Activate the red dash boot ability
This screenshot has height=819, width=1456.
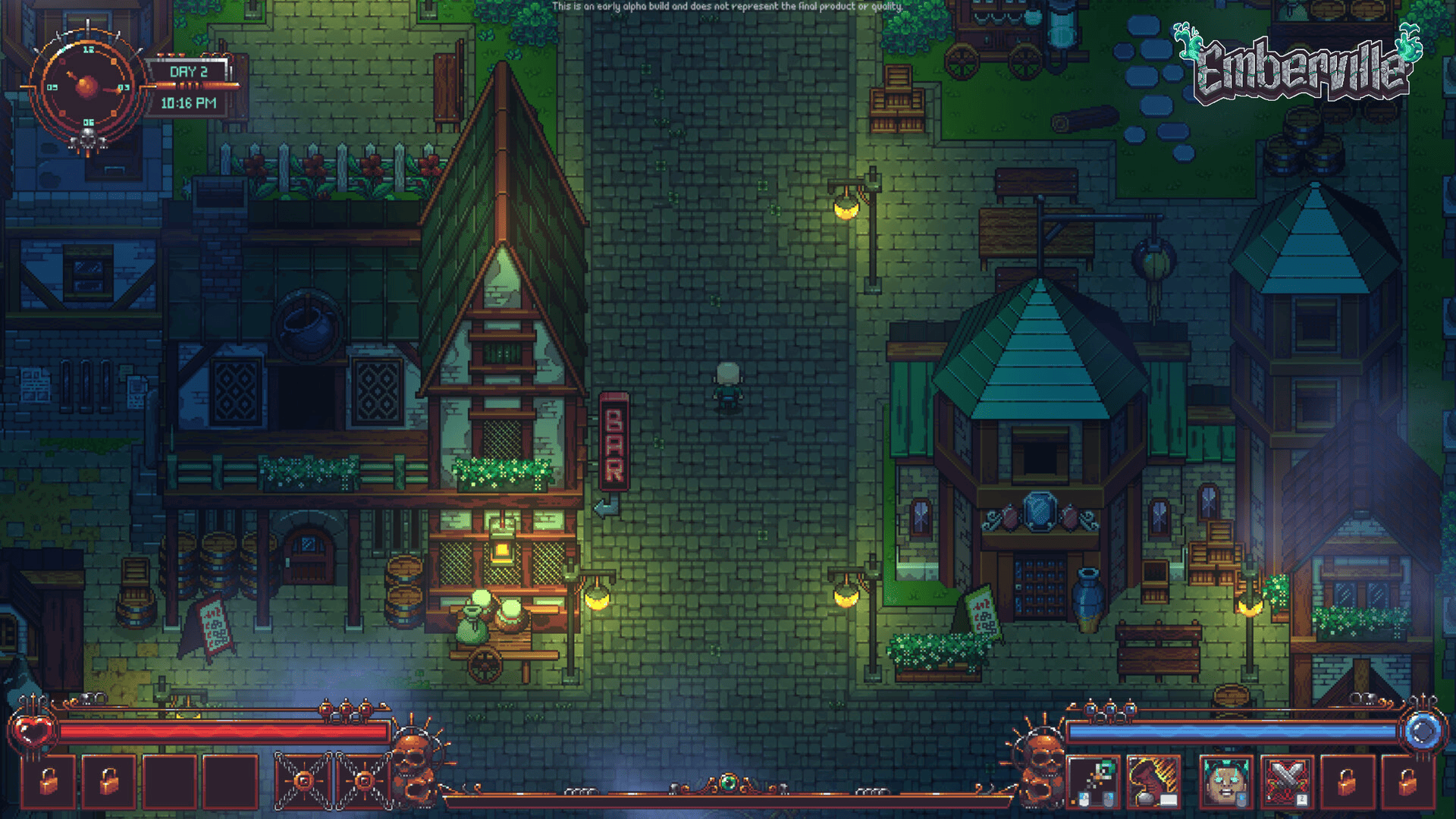[1153, 782]
